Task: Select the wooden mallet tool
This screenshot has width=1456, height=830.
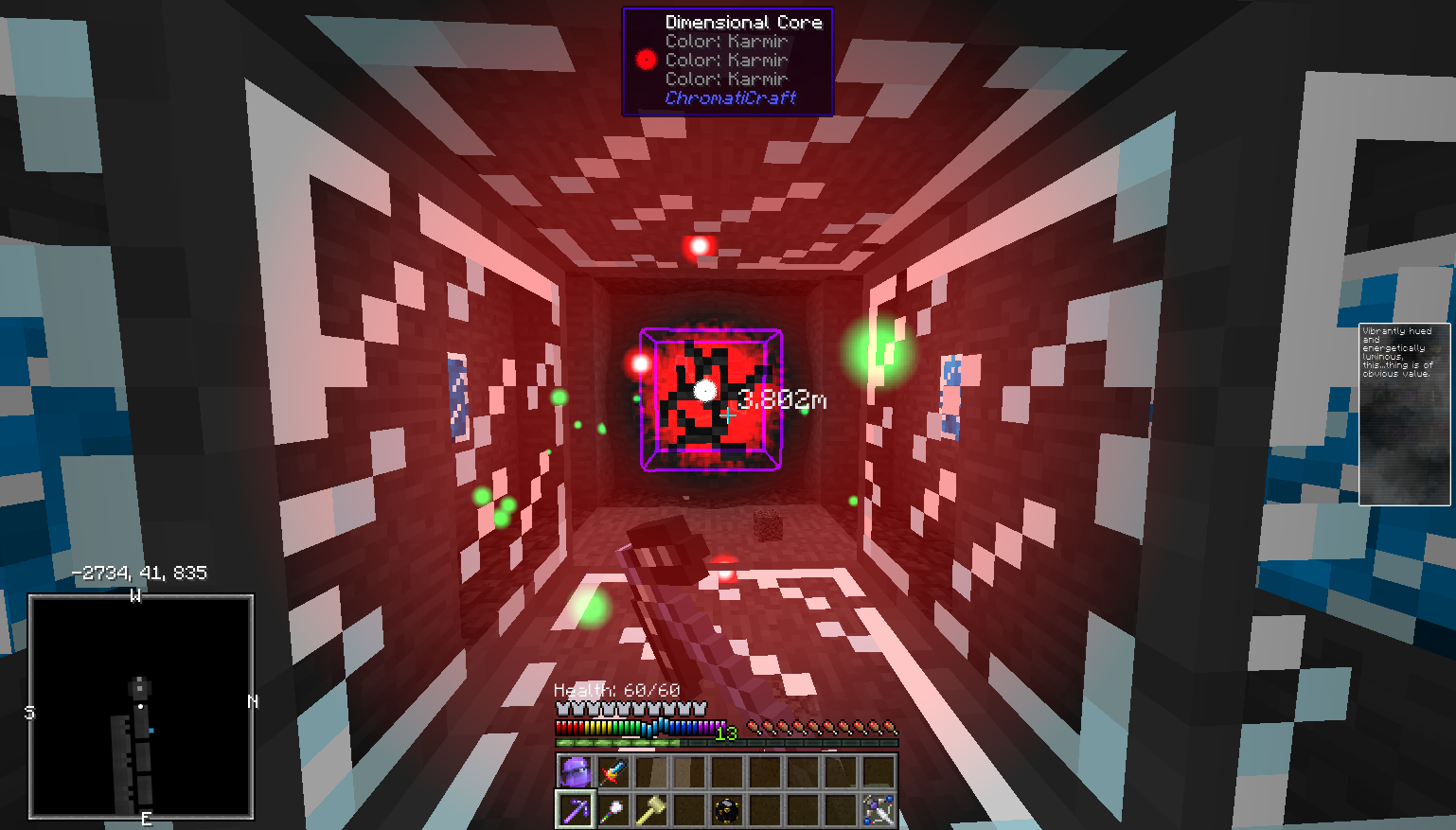Action: tap(650, 812)
